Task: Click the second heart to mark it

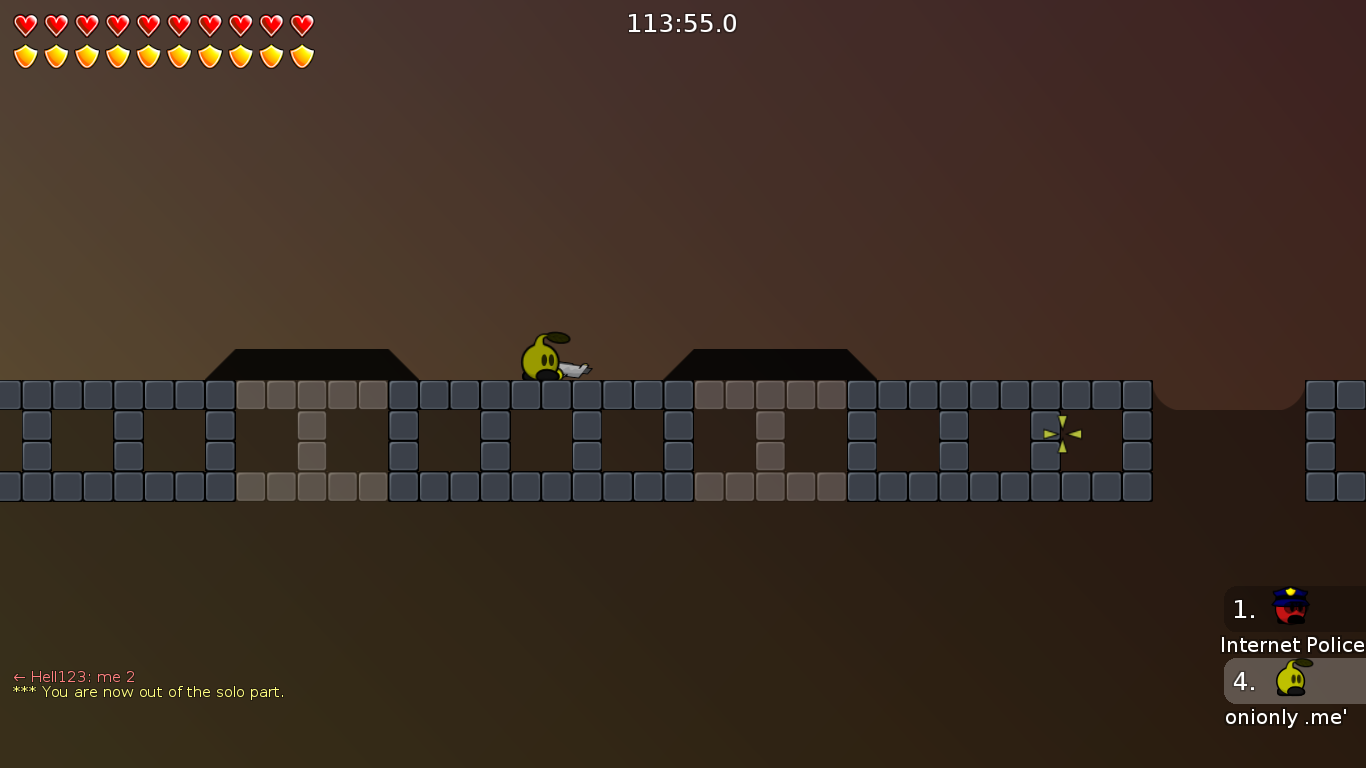Action: [x=55, y=24]
